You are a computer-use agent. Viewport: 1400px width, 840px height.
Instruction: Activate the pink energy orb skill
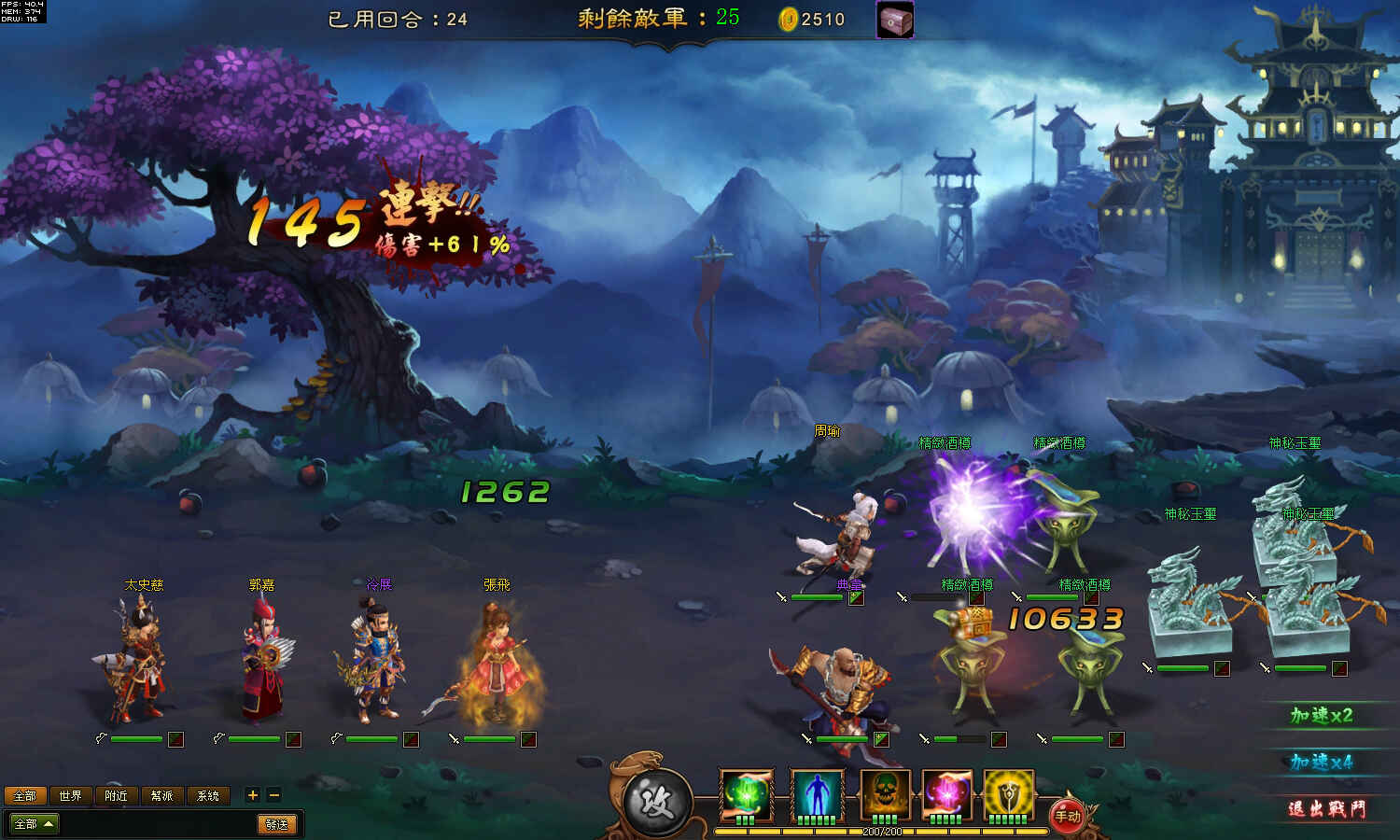(946, 794)
